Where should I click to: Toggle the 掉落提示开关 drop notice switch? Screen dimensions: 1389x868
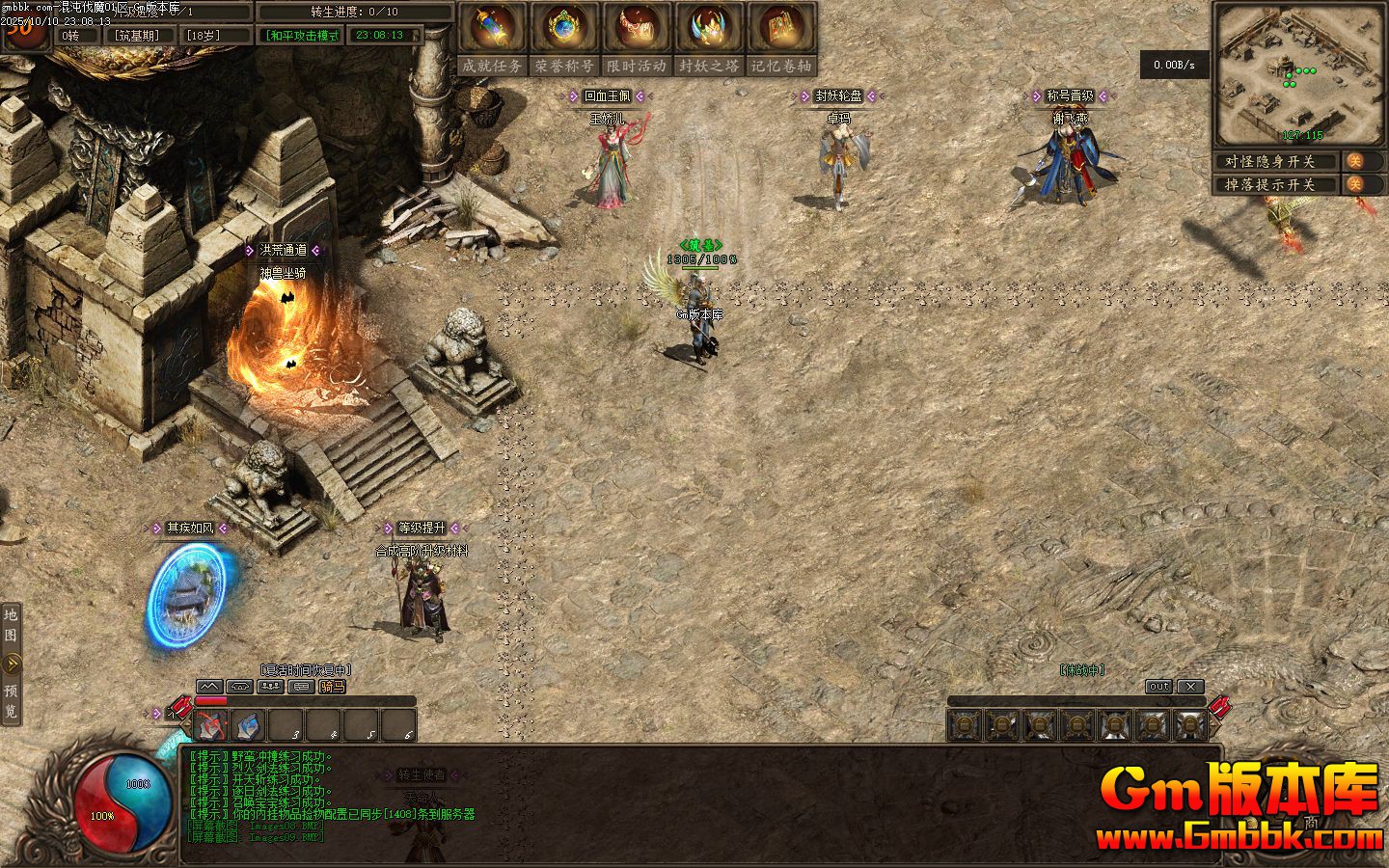[1354, 184]
